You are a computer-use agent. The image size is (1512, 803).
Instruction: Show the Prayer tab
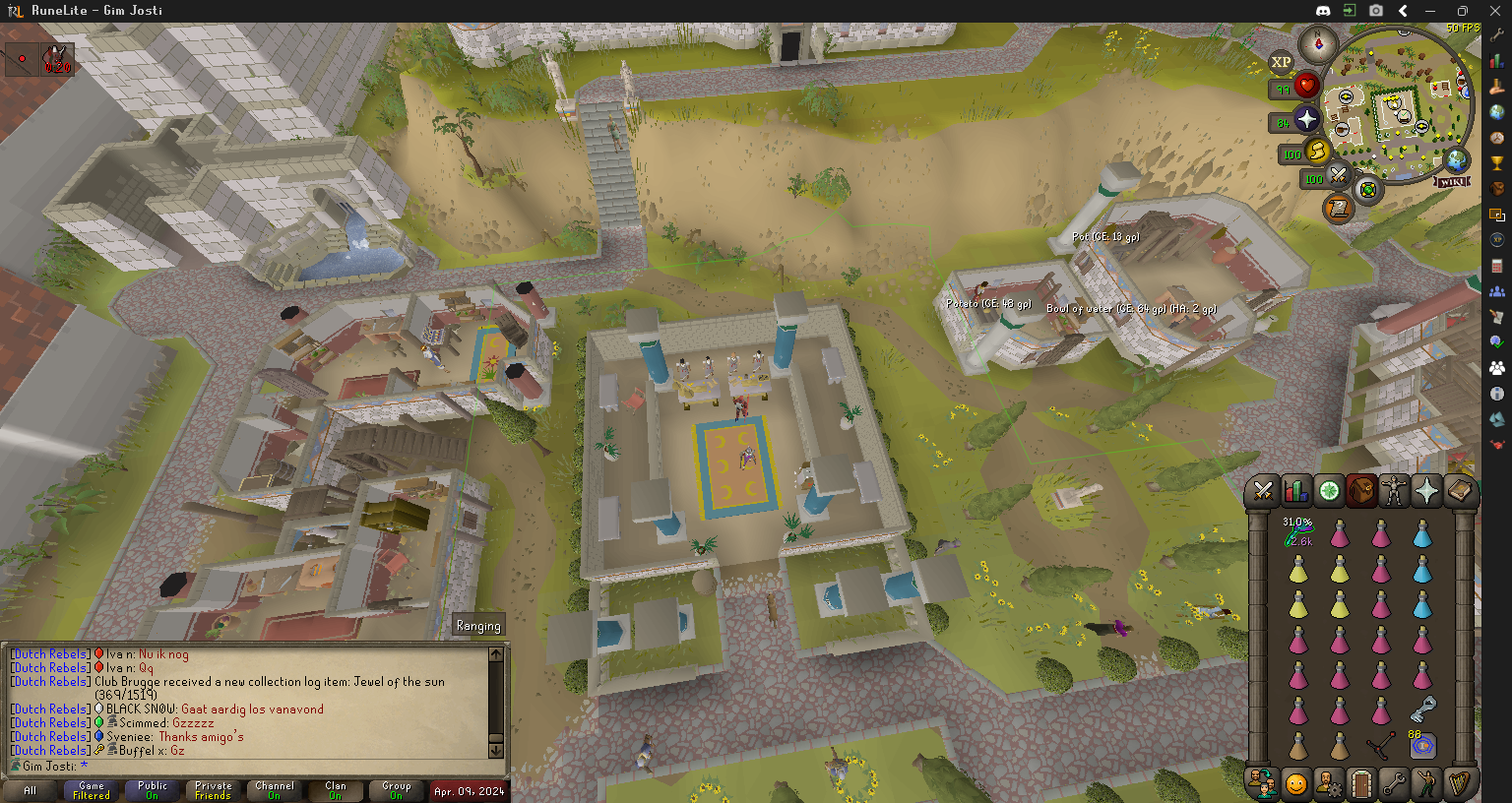pyautogui.click(x=1426, y=490)
